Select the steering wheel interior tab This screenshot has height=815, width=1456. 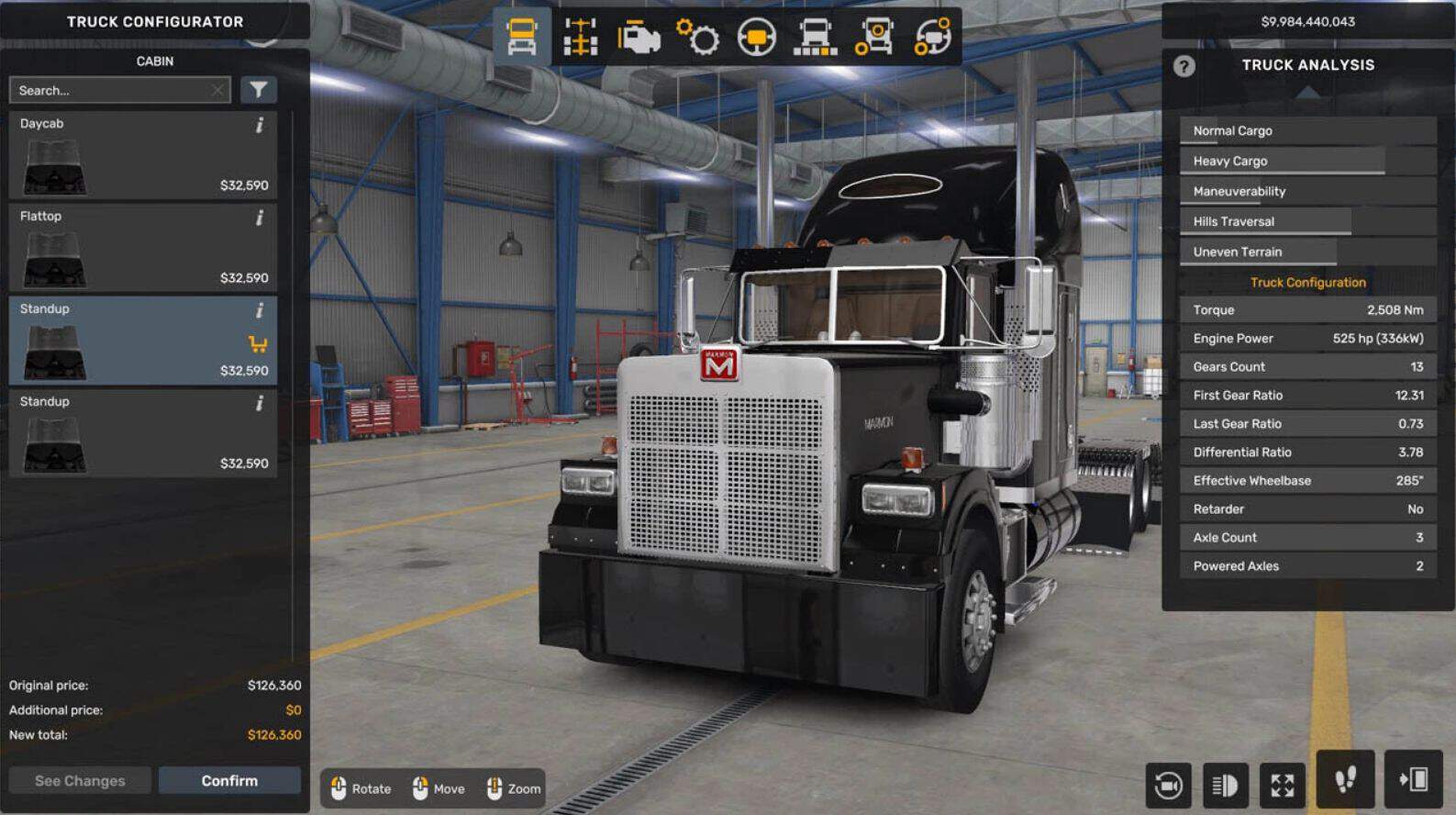coord(756,37)
